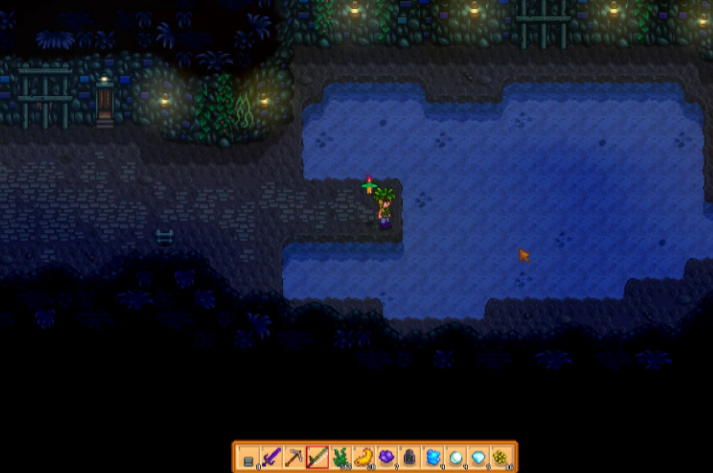The image size is (713, 473).
Task: Select the blue crystal cluster slot
Action: (x=433, y=458)
